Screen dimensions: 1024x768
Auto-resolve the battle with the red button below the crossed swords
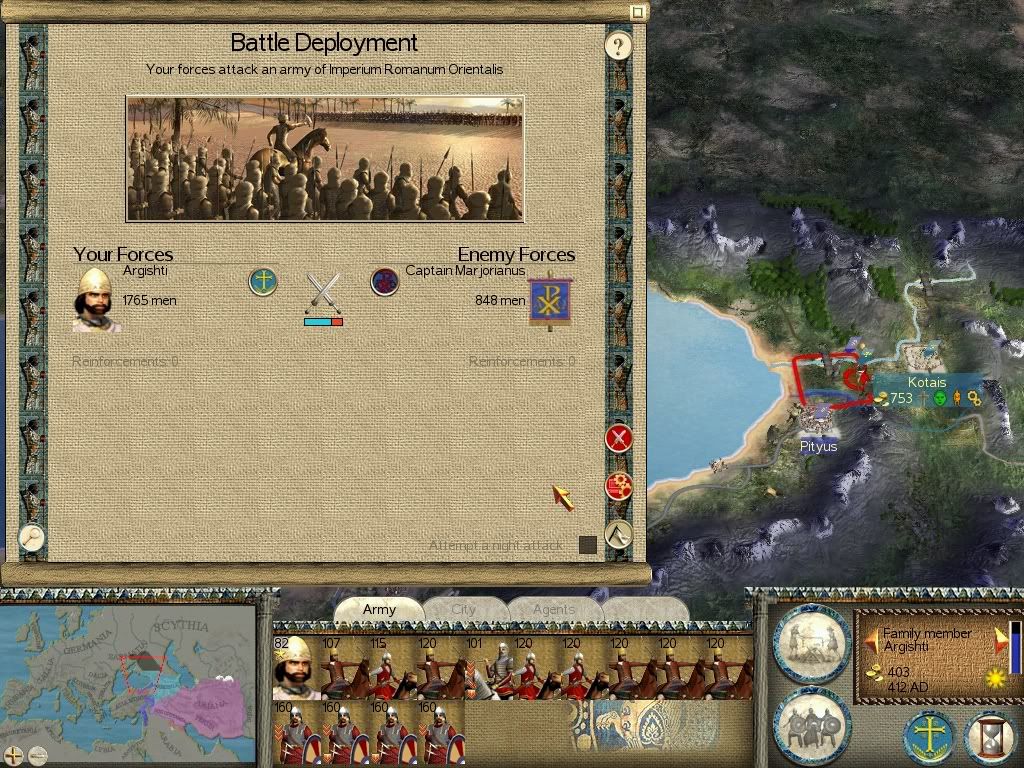coord(619,486)
